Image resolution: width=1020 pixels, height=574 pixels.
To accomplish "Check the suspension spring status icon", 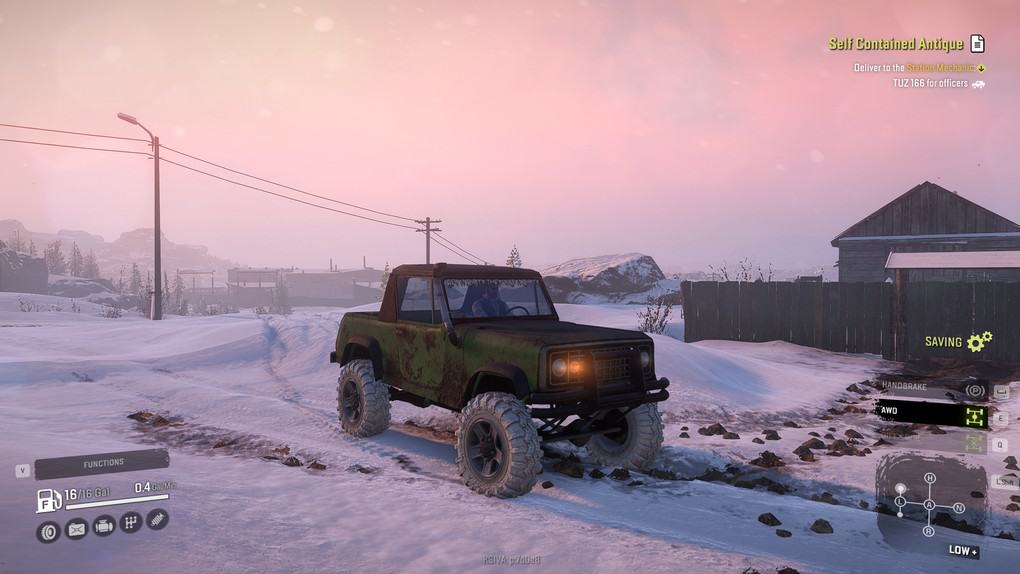I will pyautogui.click(x=157, y=518).
